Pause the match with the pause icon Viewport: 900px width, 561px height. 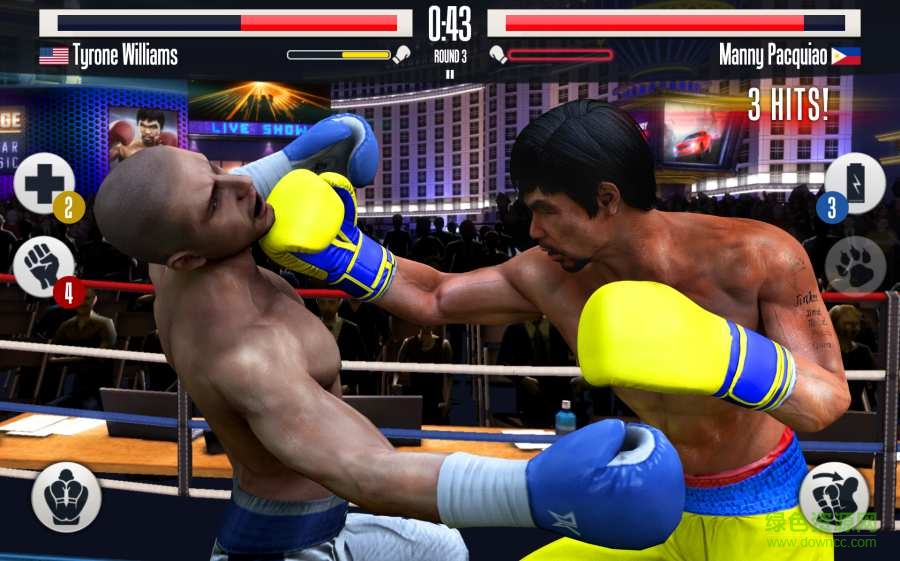pyautogui.click(x=449, y=73)
